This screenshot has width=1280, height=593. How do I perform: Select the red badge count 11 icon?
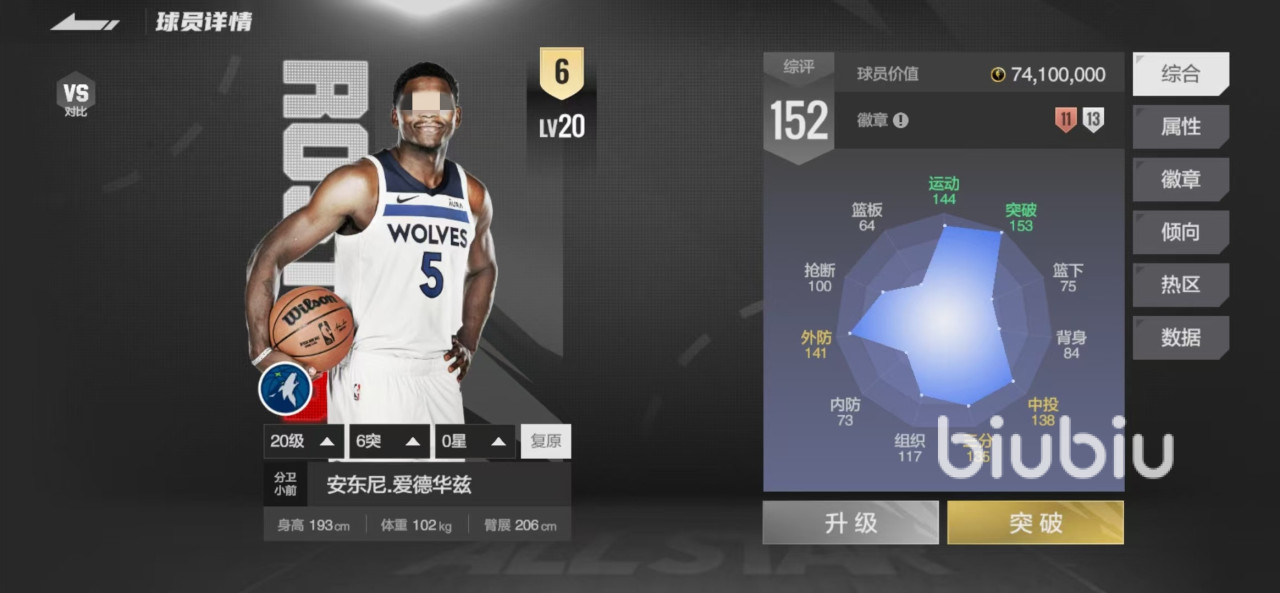click(1066, 121)
